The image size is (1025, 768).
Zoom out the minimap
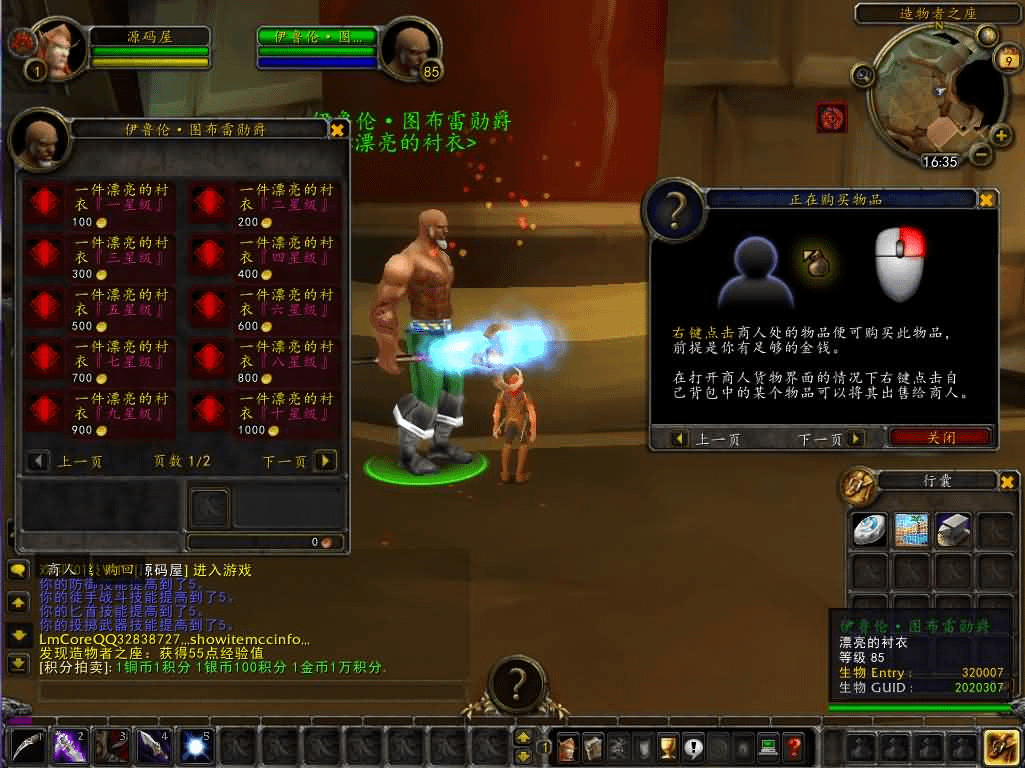tap(981, 155)
